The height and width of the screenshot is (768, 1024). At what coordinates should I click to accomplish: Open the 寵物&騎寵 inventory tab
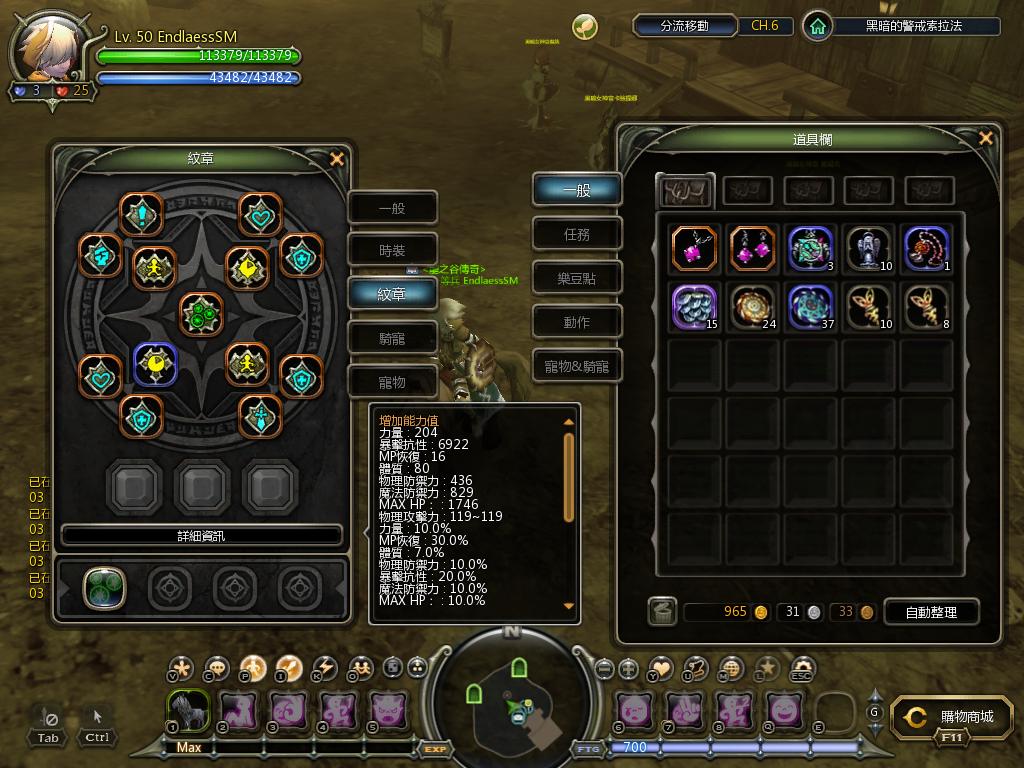tap(577, 366)
